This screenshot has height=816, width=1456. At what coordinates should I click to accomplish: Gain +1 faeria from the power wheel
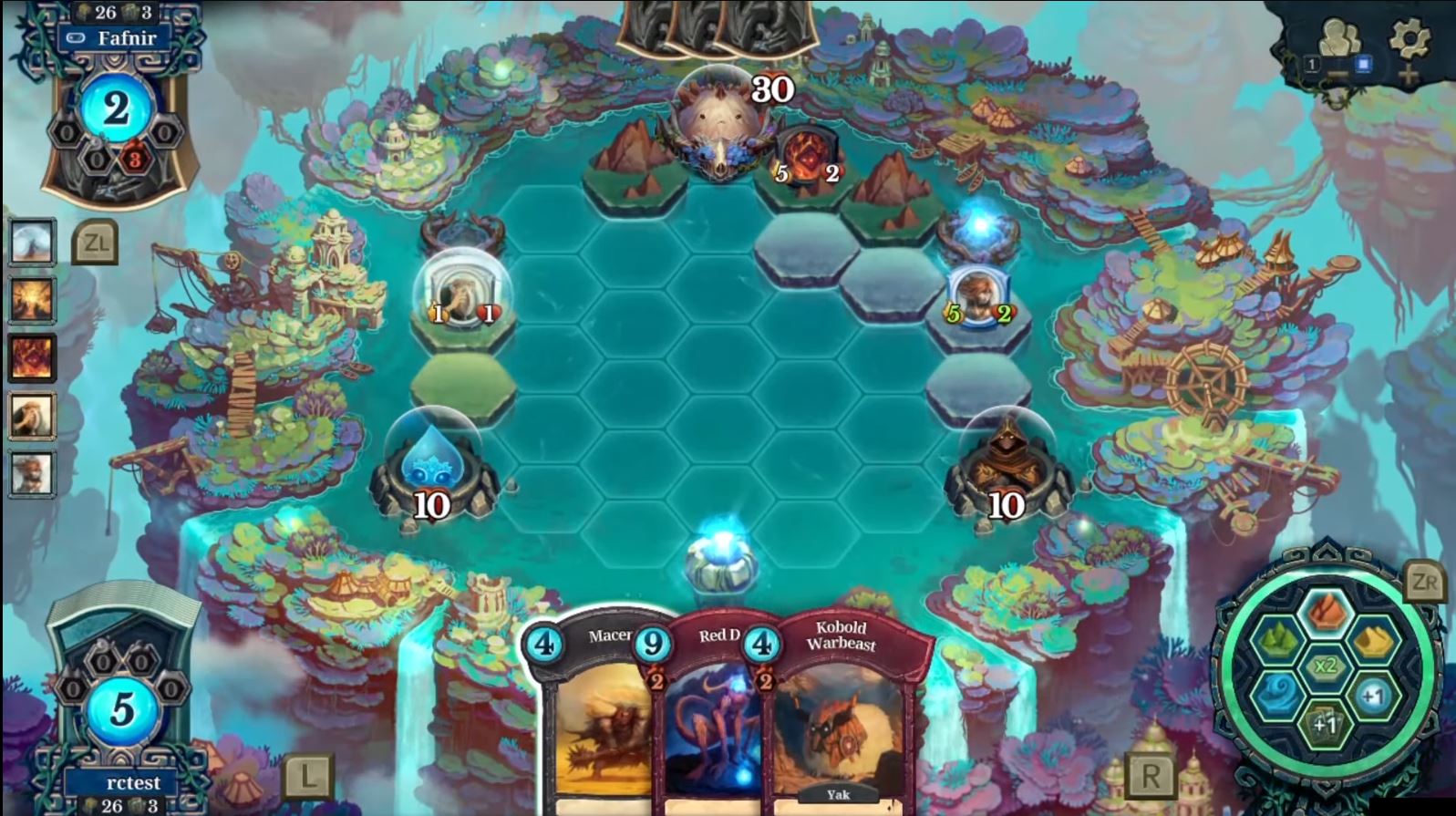tap(1373, 696)
